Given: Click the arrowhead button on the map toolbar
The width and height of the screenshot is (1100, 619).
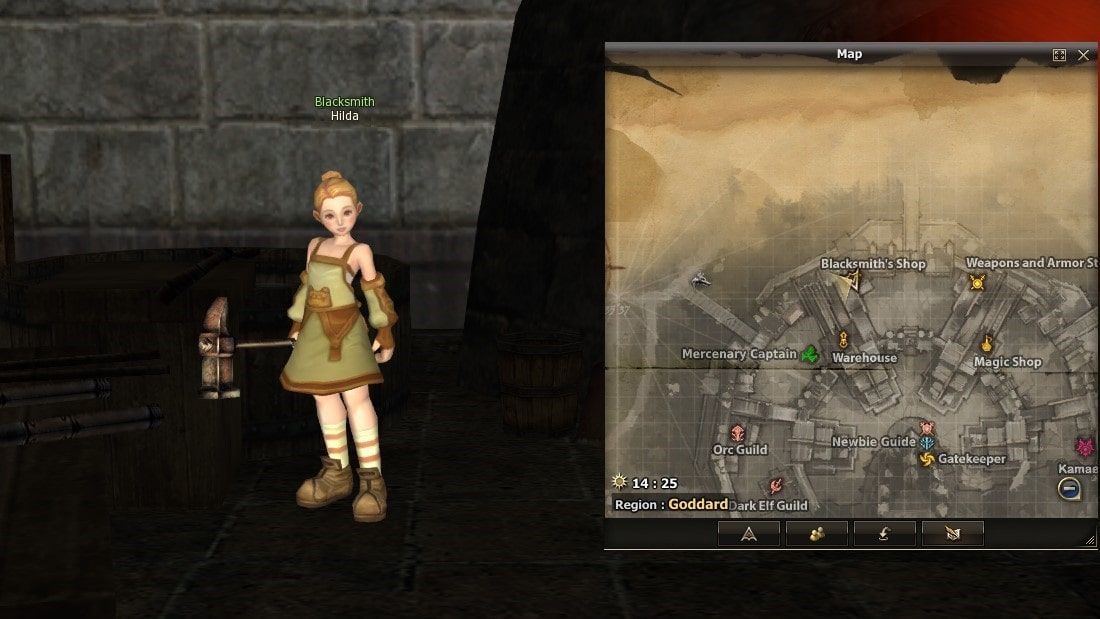Looking at the screenshot, I should click(748, 534).
